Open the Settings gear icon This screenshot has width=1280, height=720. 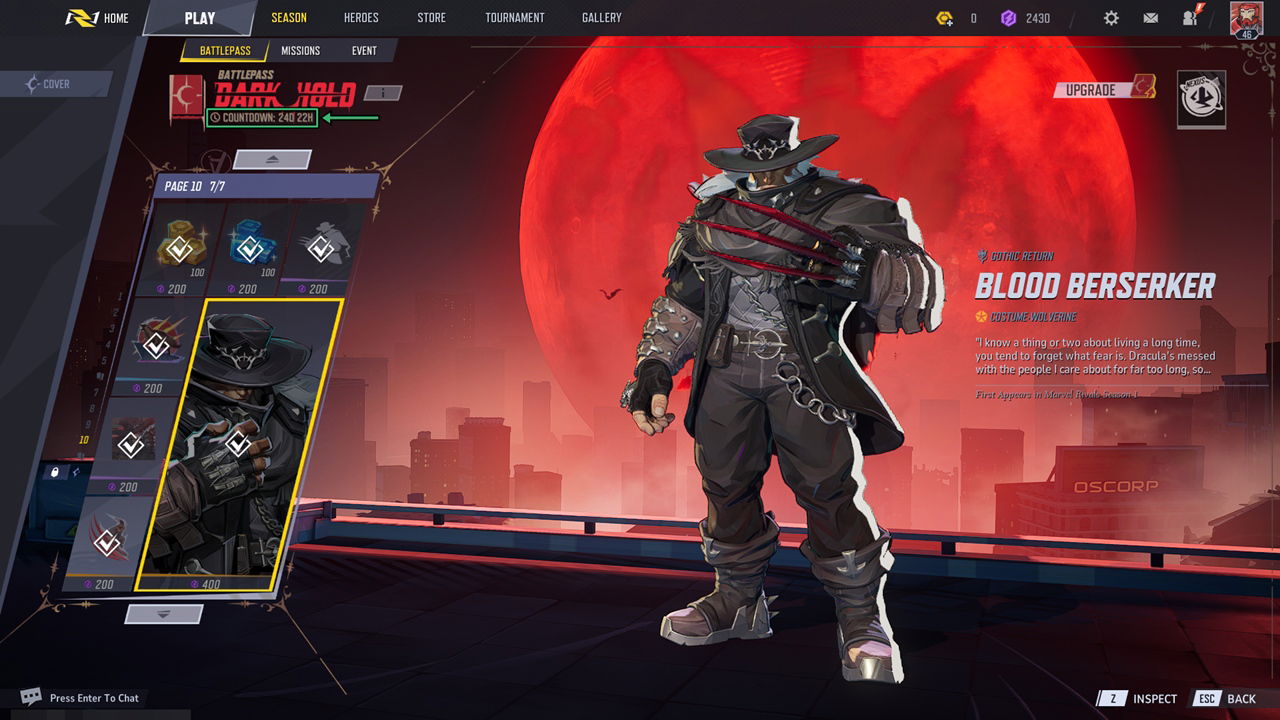[1113, 17]
